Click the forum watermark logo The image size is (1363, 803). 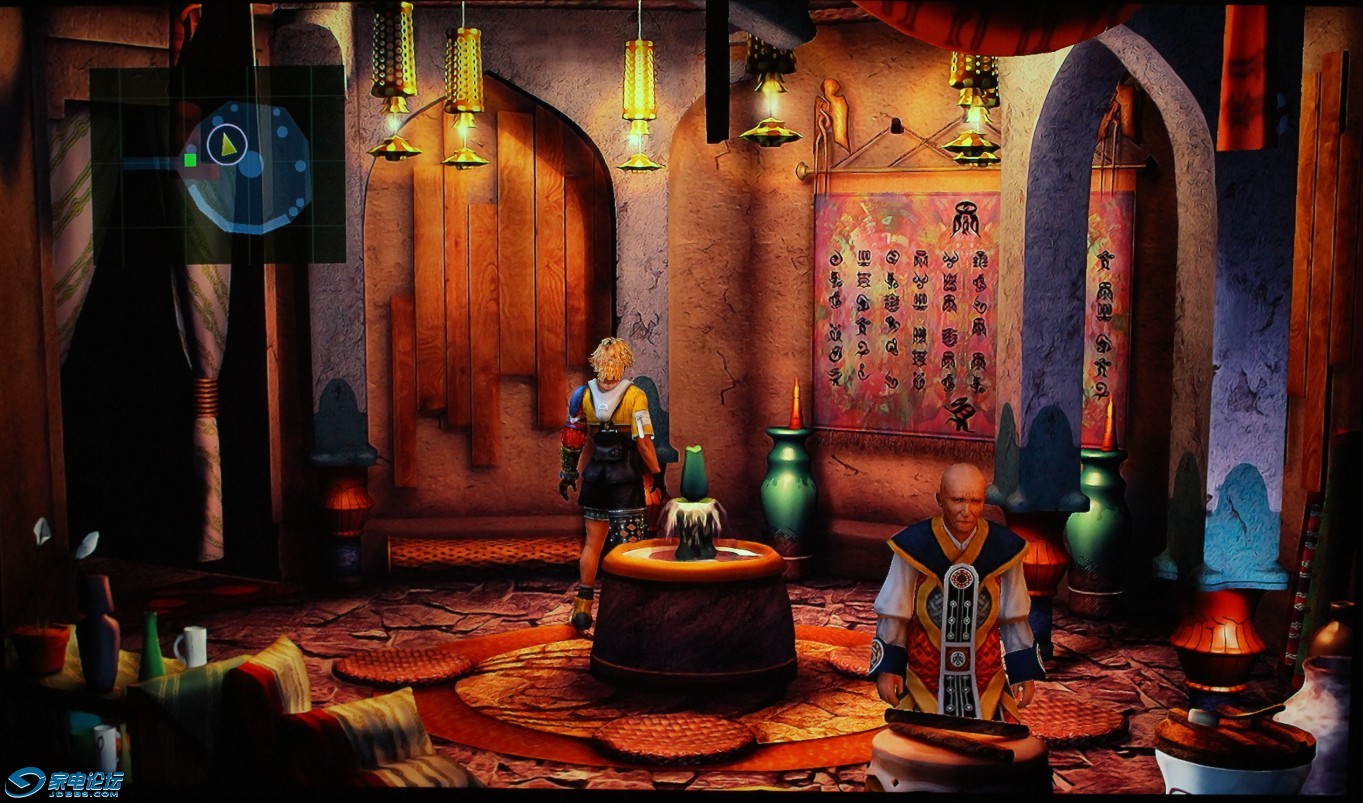(x=64, y=781)
